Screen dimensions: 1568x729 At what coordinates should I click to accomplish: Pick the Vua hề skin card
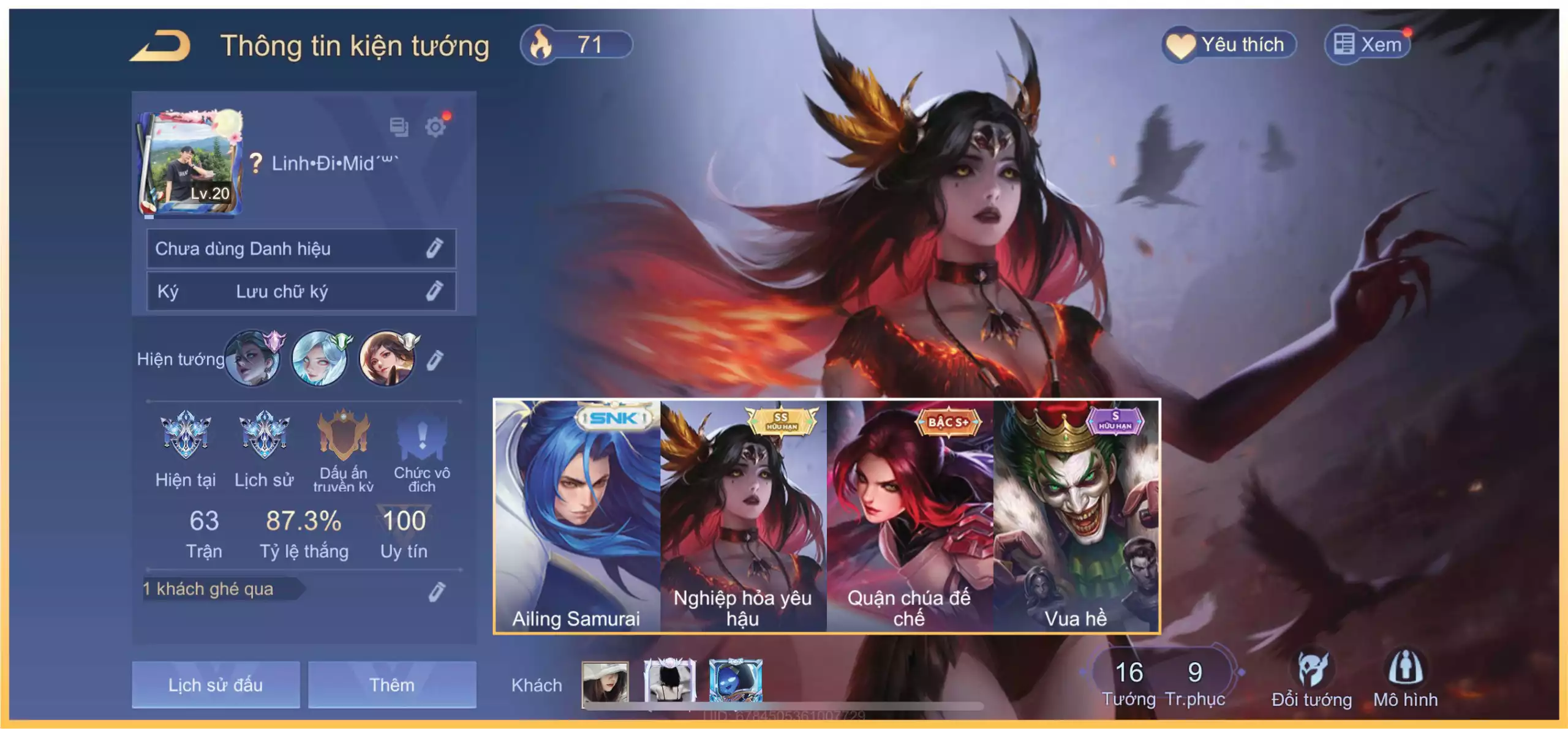(1076, 515)
